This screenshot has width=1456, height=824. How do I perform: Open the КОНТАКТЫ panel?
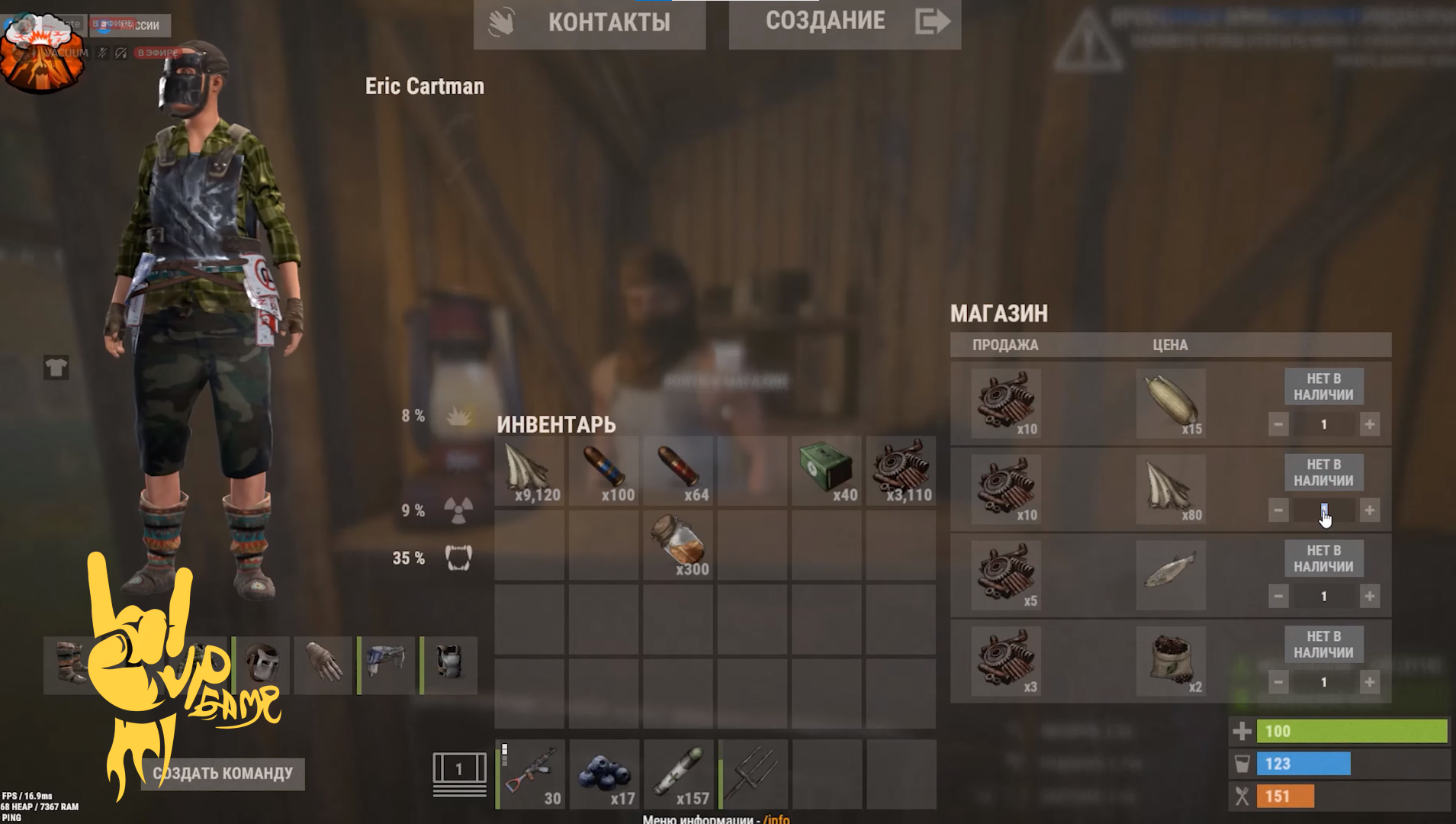[590, 23]
